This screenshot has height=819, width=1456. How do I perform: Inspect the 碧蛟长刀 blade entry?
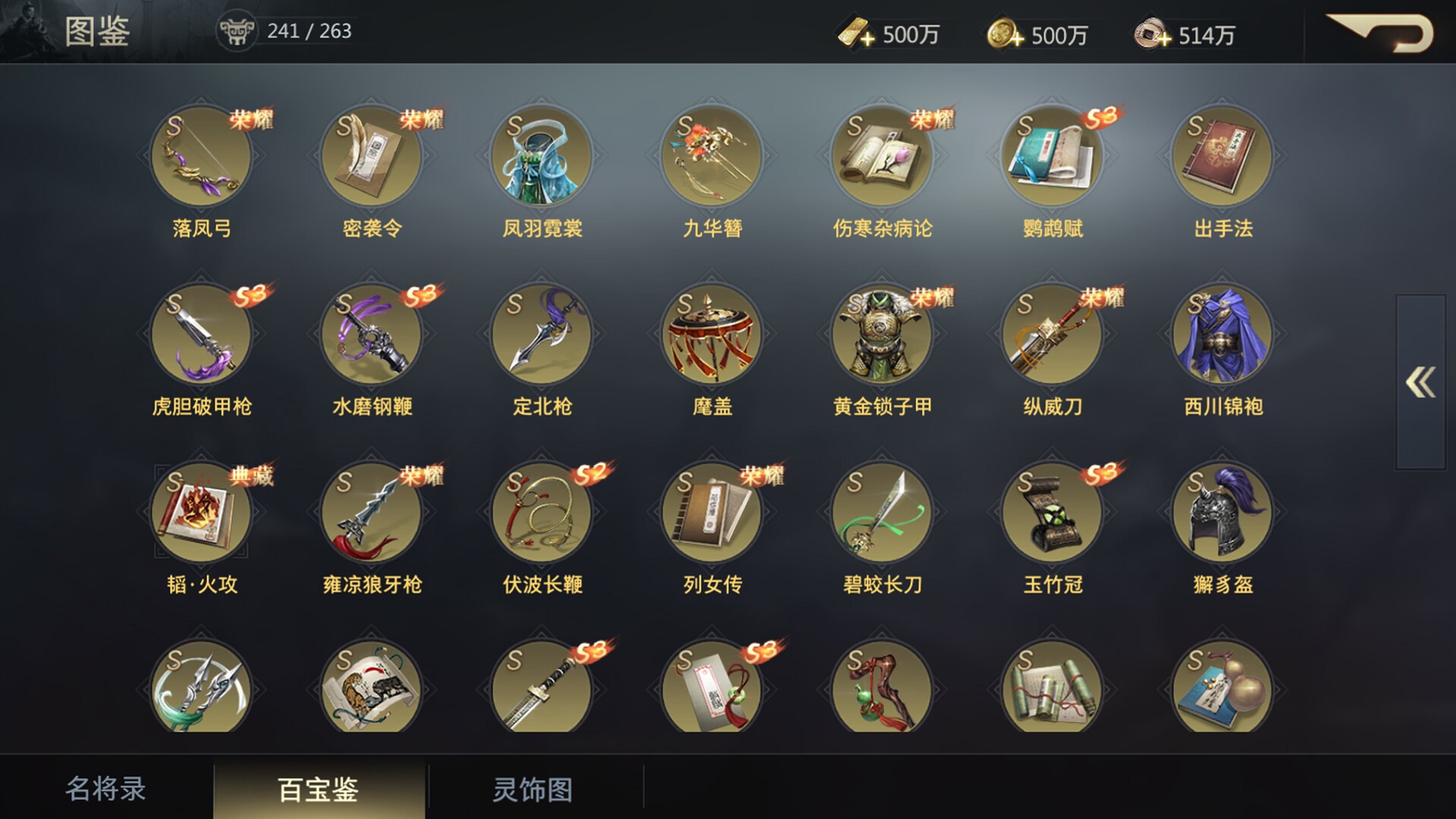pyautogui.click(x=881, y=513)
